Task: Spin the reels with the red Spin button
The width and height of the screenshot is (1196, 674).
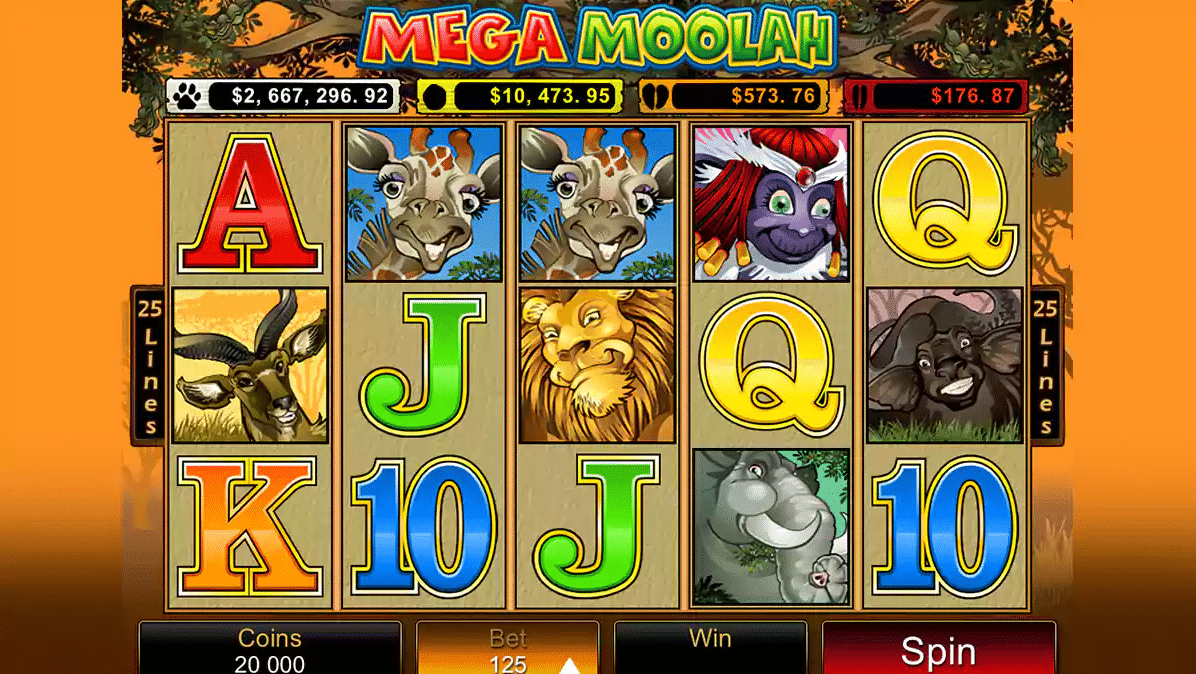Action: click(938, 650)
